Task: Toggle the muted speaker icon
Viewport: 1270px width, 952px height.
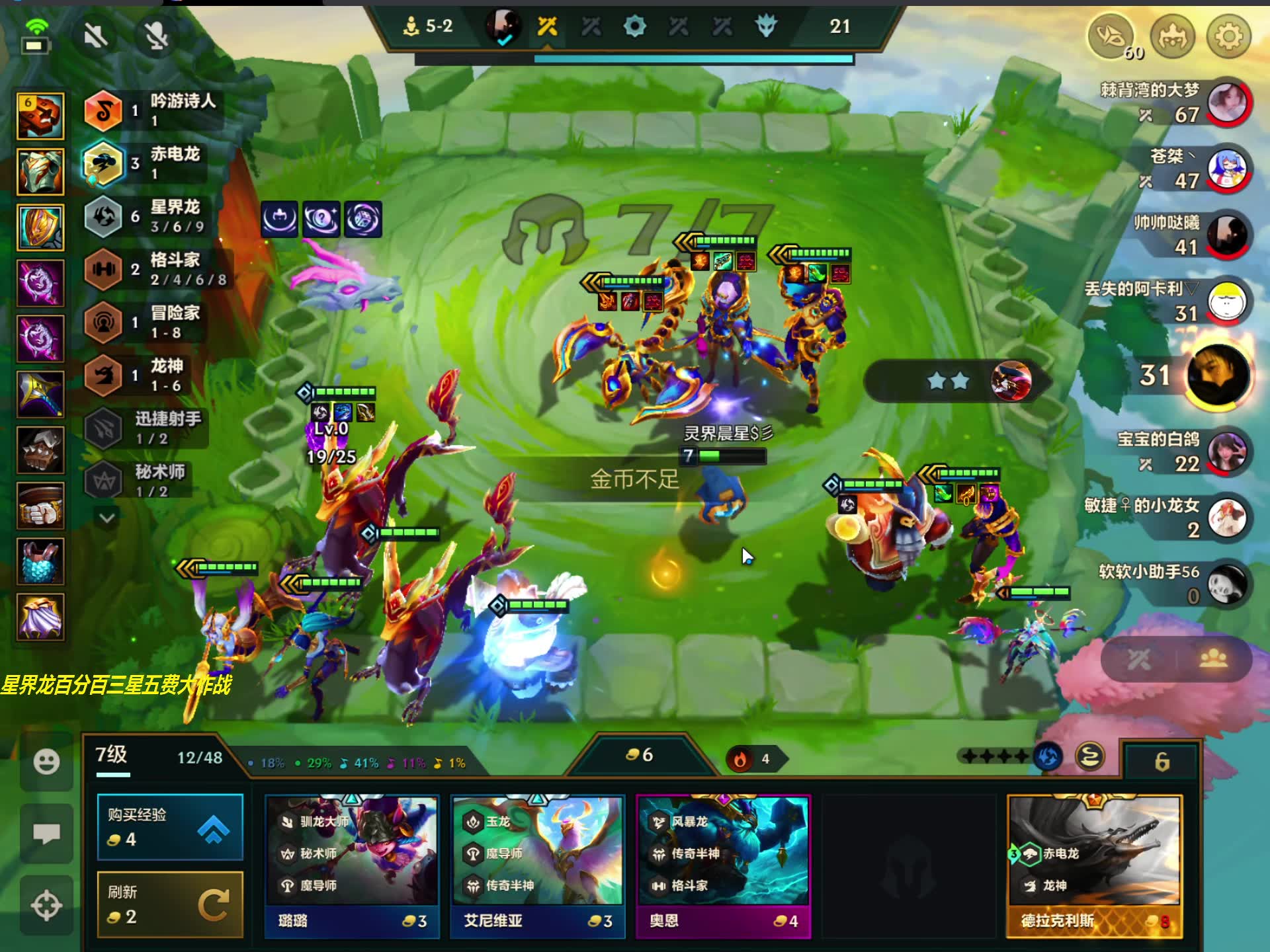Action: tap(97, 36)
